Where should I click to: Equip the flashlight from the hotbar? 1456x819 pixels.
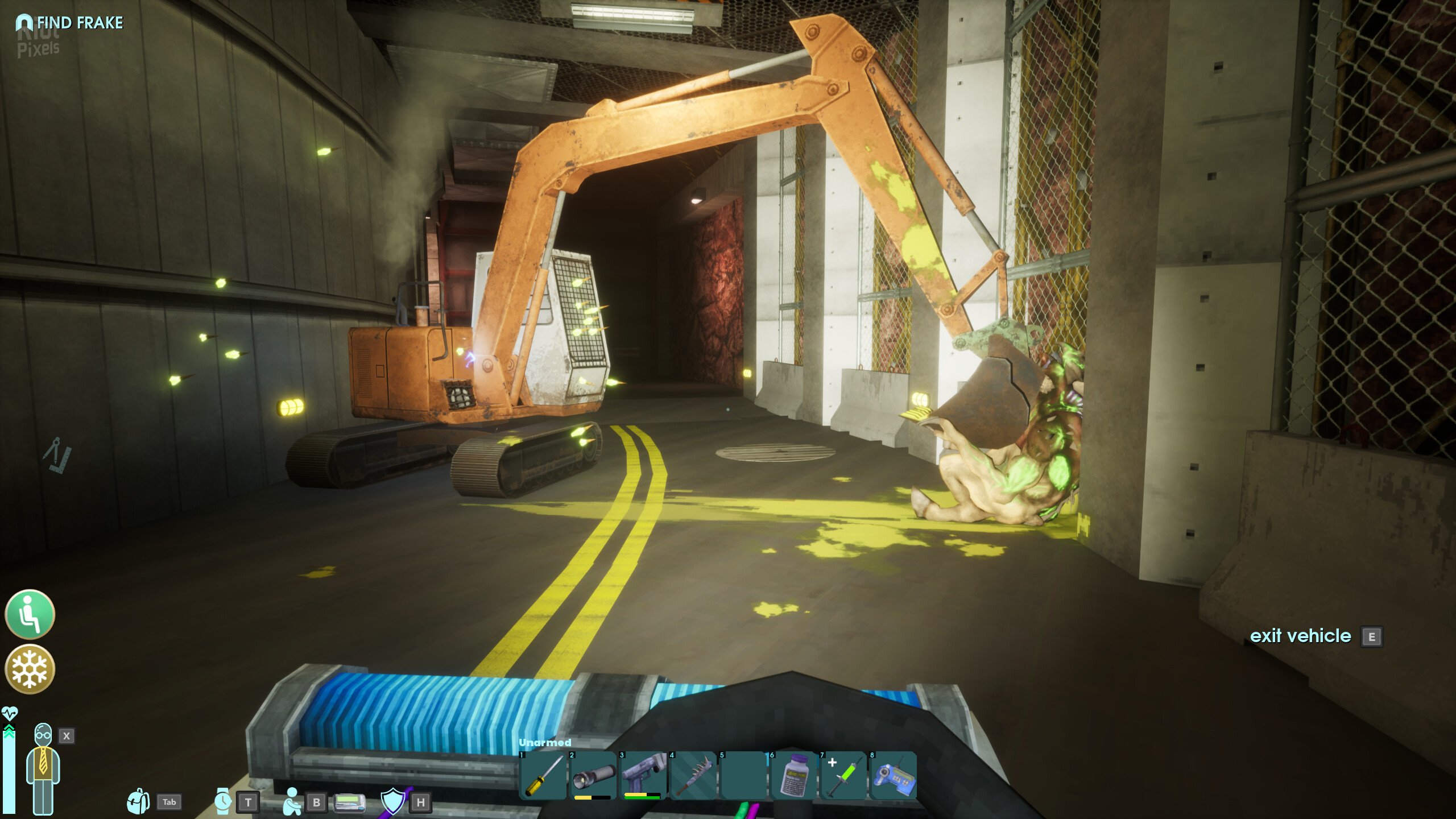[593, 776]
